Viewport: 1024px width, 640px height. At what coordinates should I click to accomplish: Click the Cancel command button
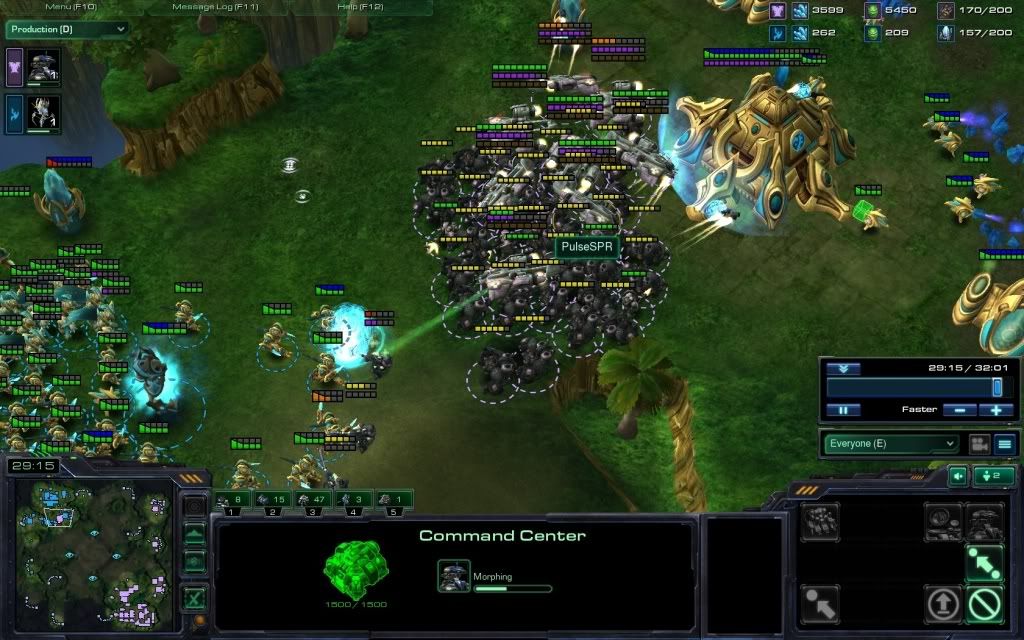click(984, 603)
